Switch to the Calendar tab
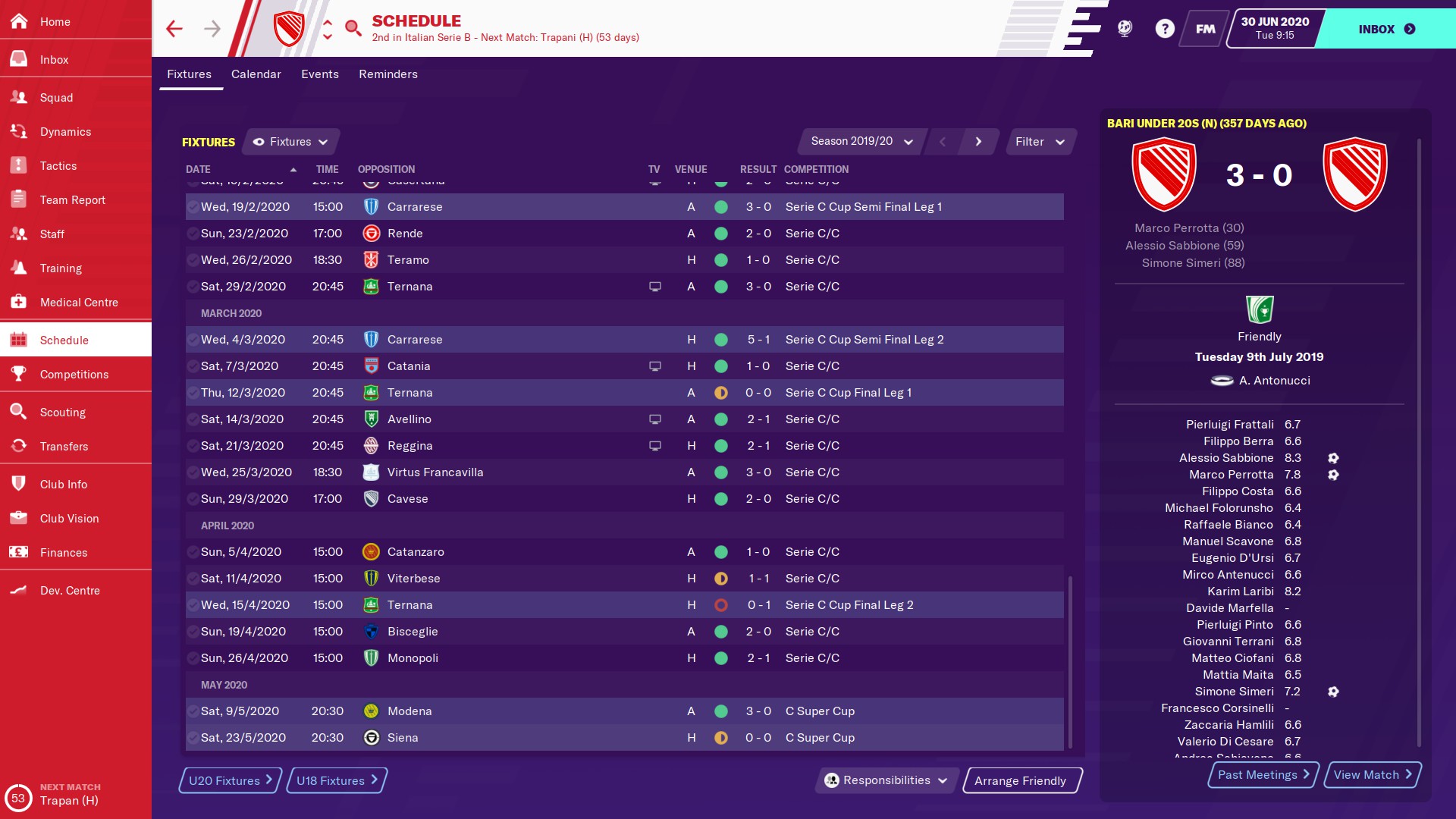This screenshot has width=1456, height=819. click(x=256, y=74)
